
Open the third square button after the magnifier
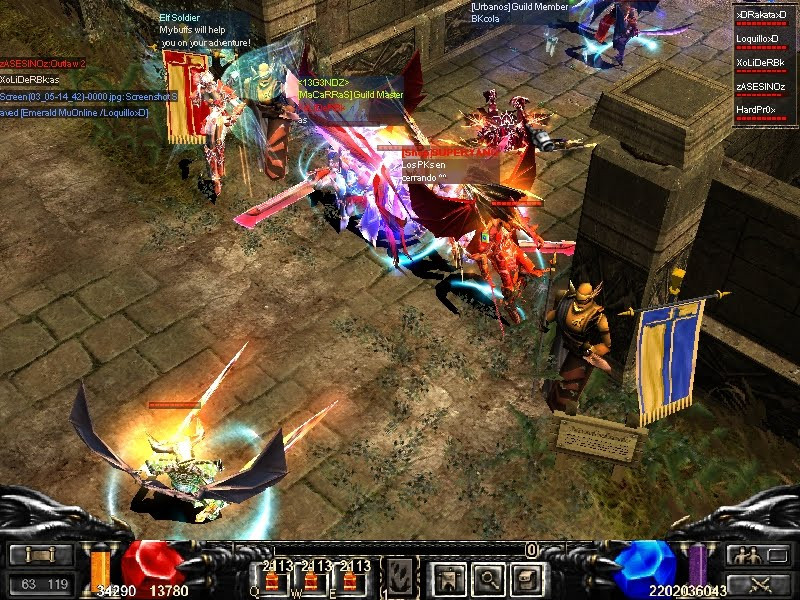coord(528,578)
